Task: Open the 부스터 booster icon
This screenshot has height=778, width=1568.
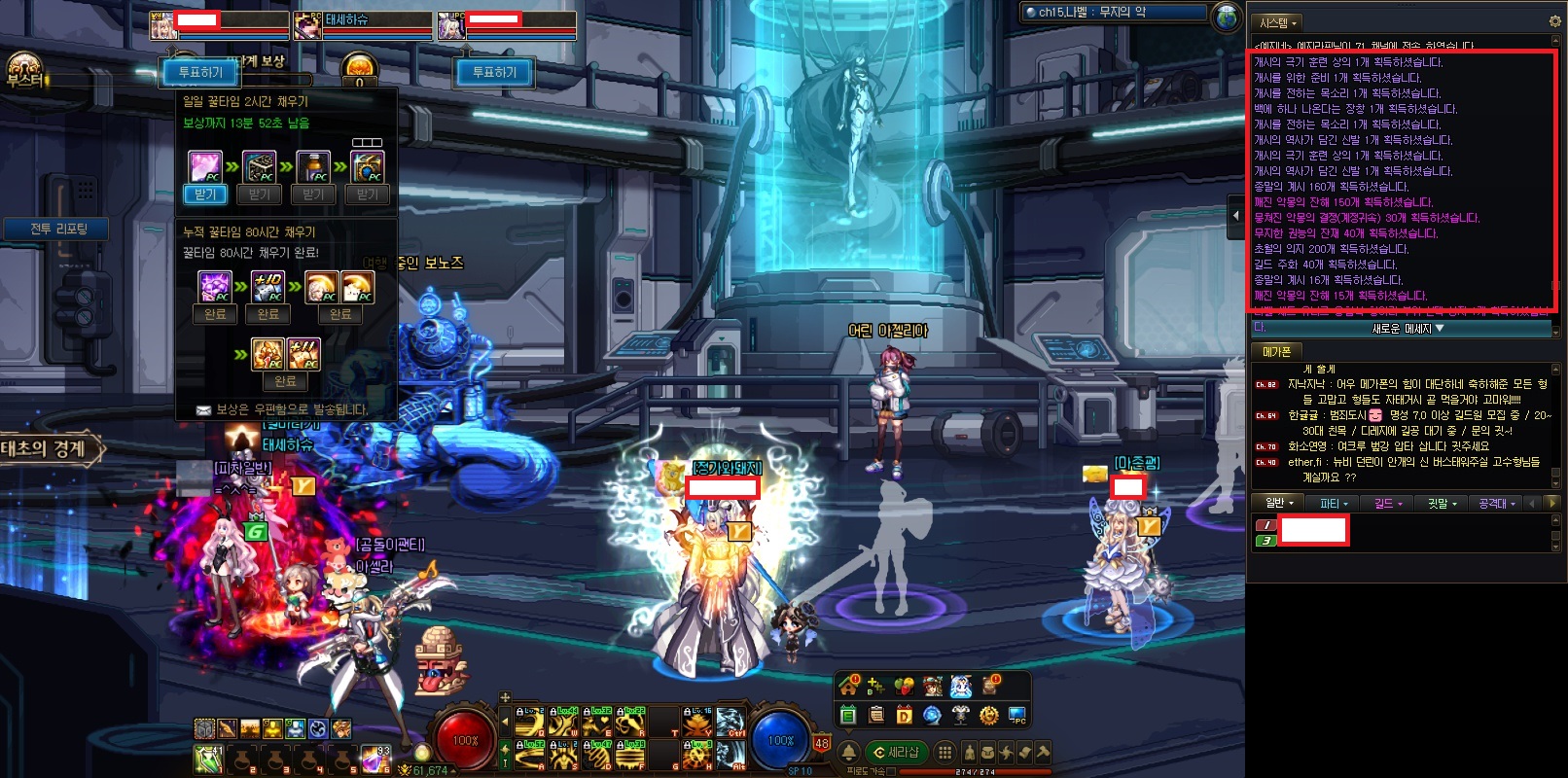Action: 23,71
